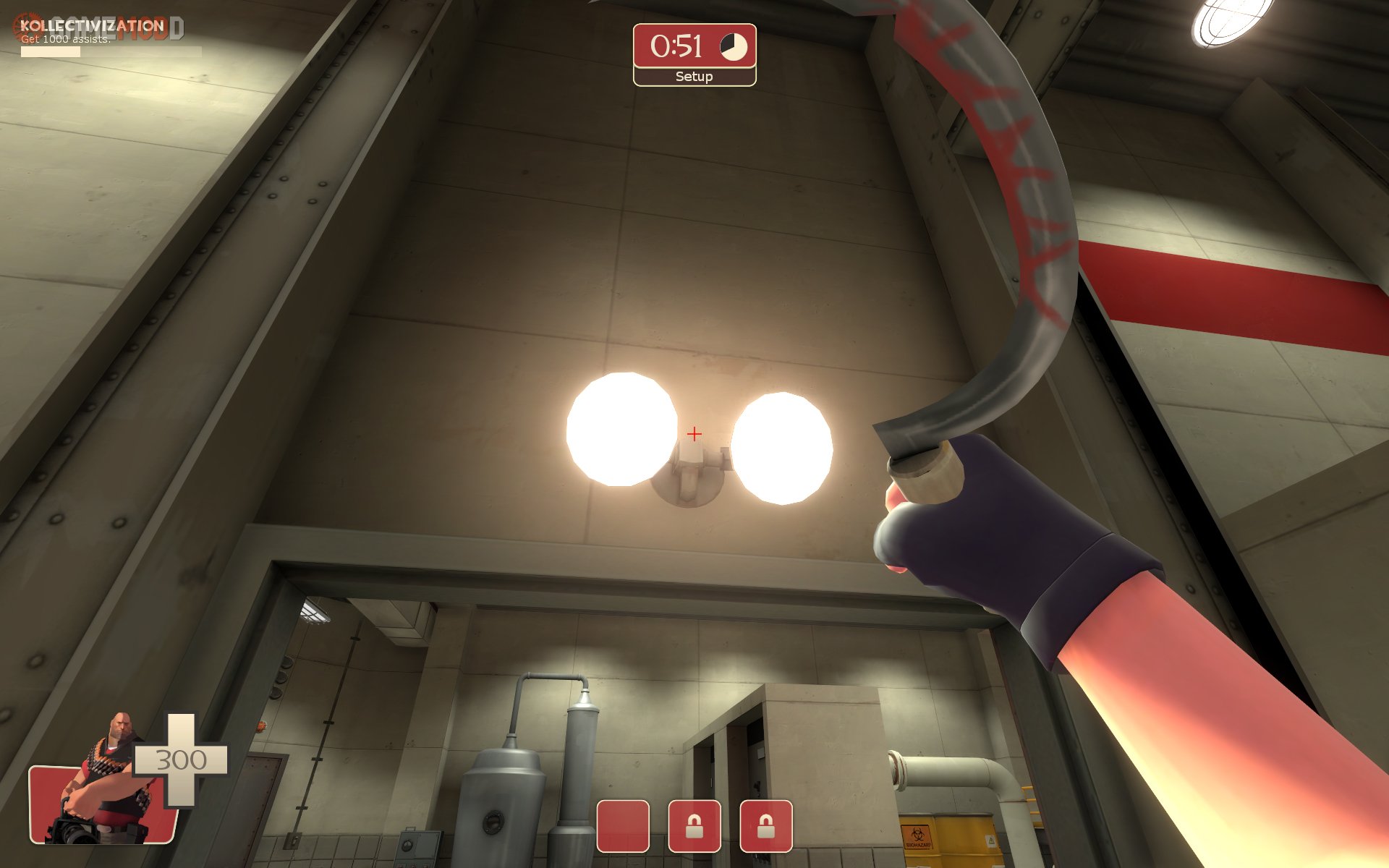Select the Kollectivization achievement tracker

point(94,33)
